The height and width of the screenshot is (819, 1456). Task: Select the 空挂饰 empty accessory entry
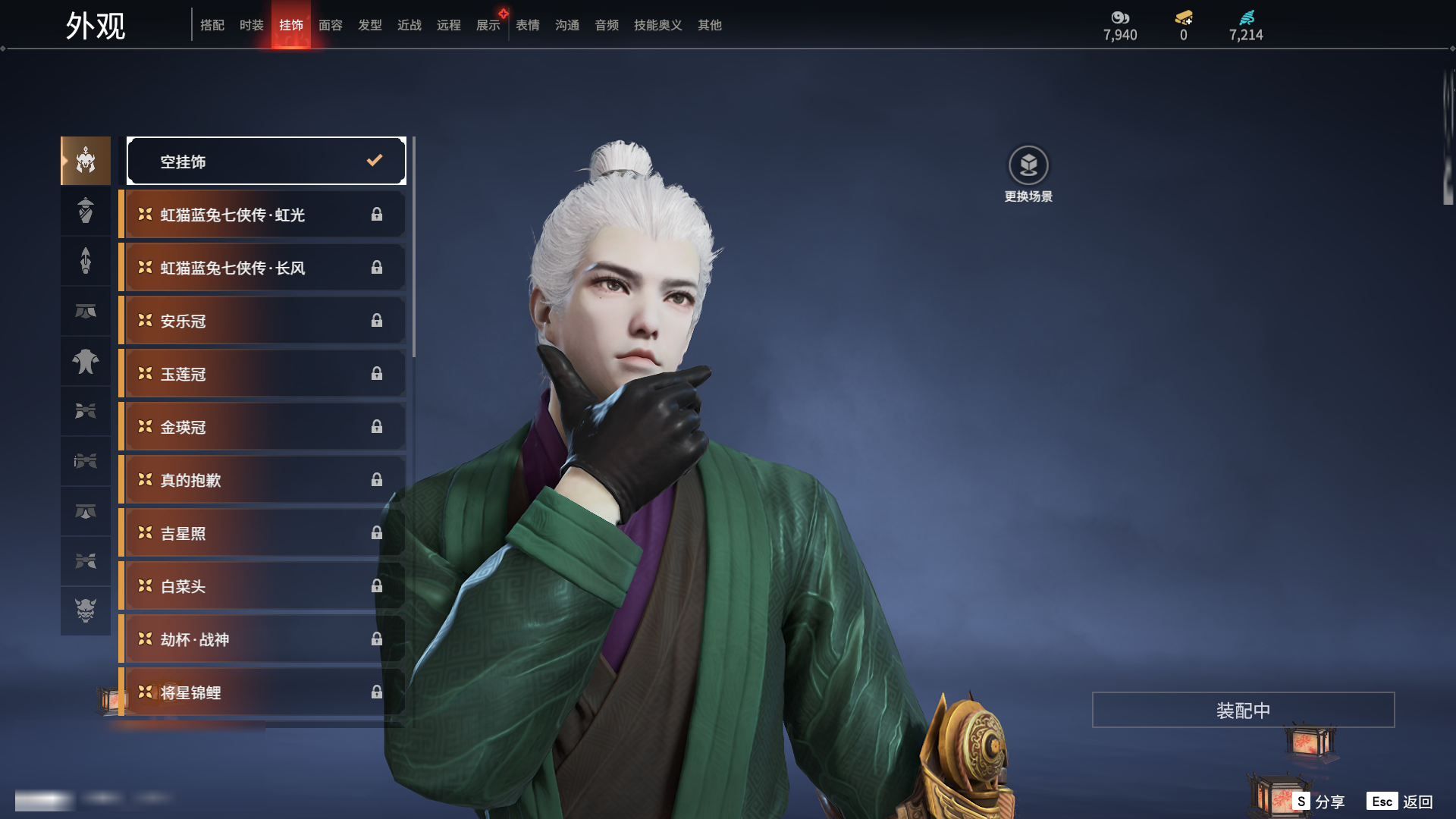(x=266, y=161)
